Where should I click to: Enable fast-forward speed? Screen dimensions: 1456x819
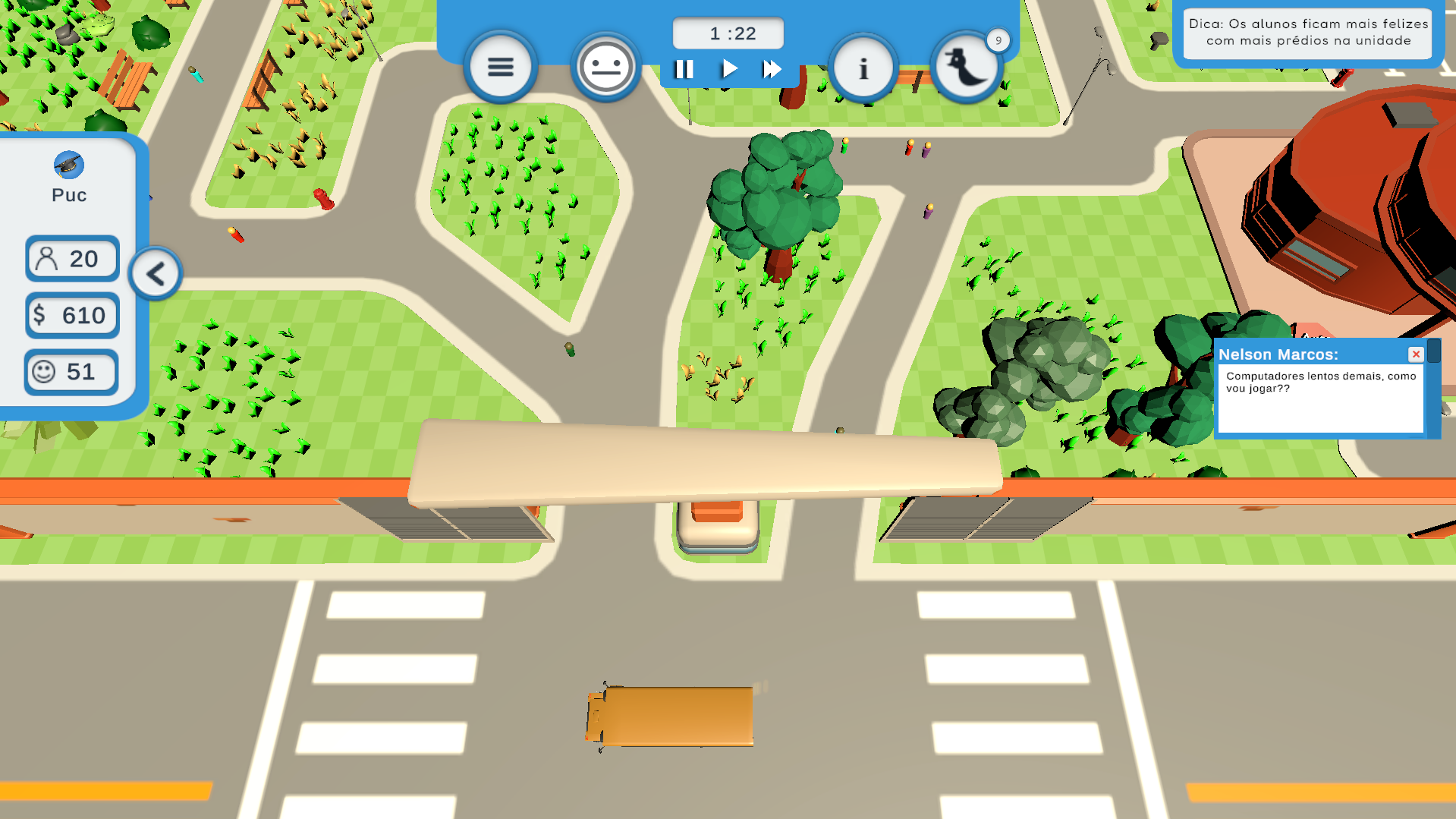[771, 68]
